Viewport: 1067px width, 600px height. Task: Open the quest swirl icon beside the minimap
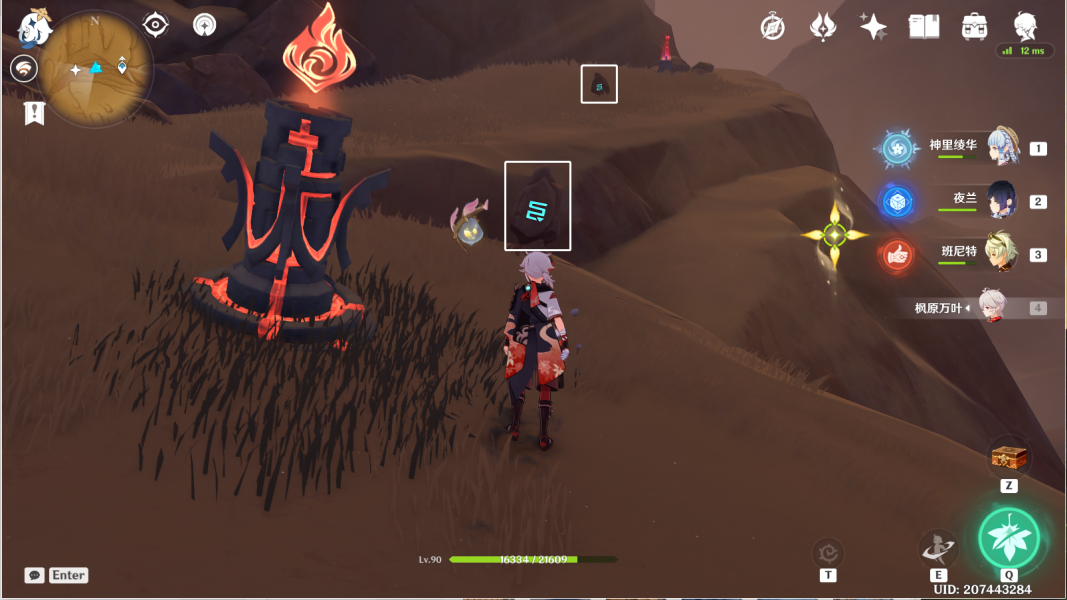[24, 68]
